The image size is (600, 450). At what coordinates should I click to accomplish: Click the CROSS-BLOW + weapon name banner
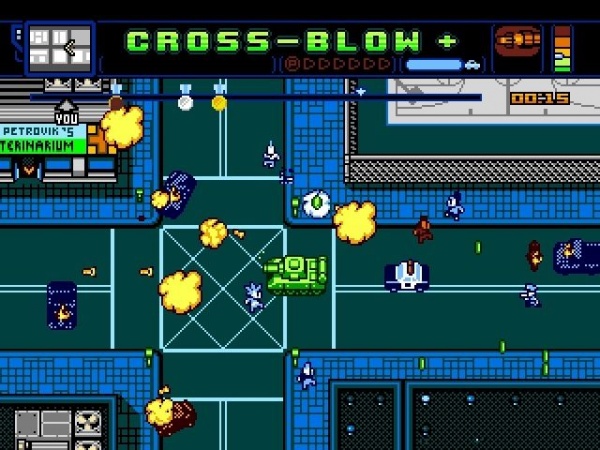291,42
